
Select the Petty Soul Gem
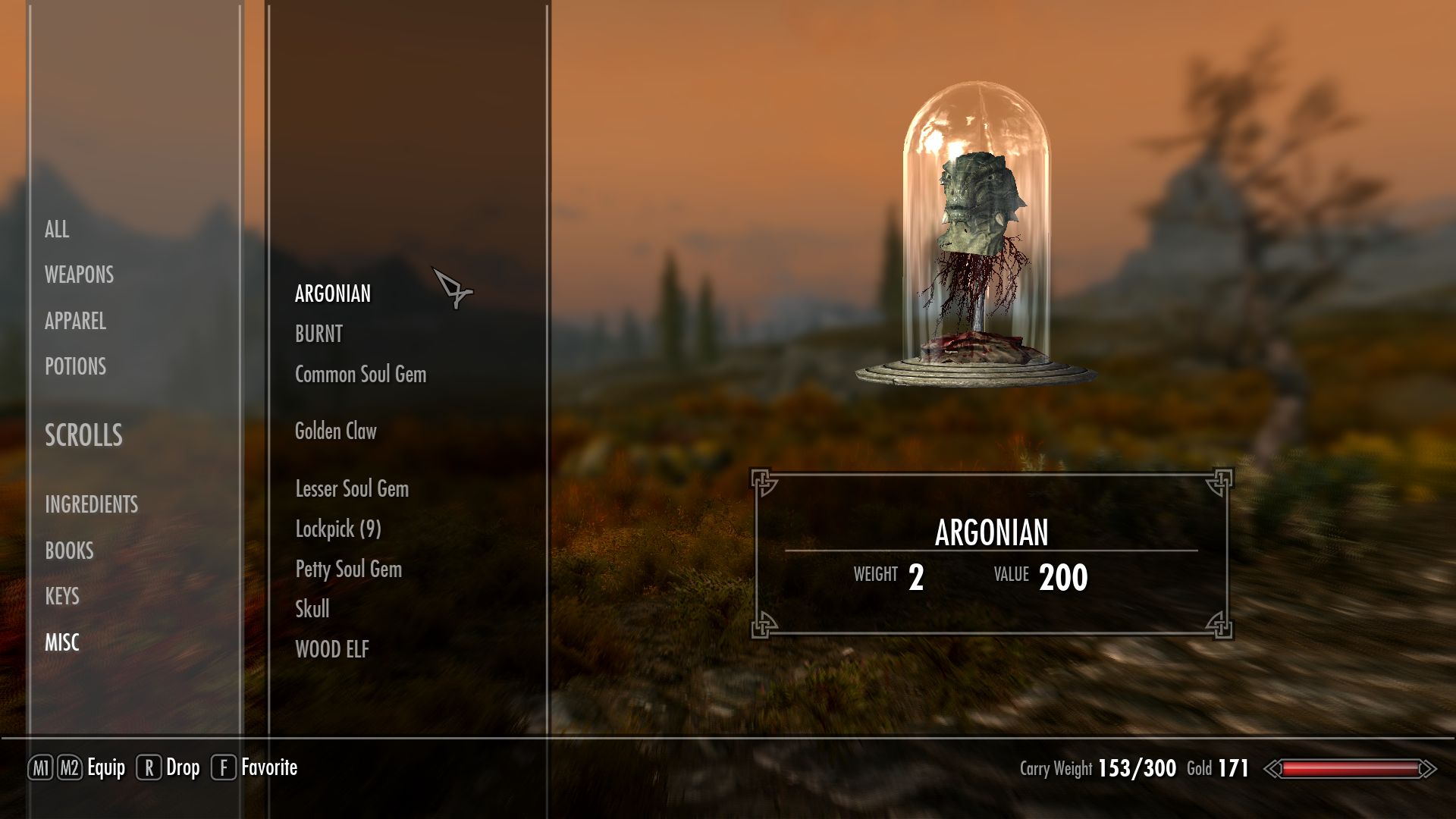(x=348, y=569)
